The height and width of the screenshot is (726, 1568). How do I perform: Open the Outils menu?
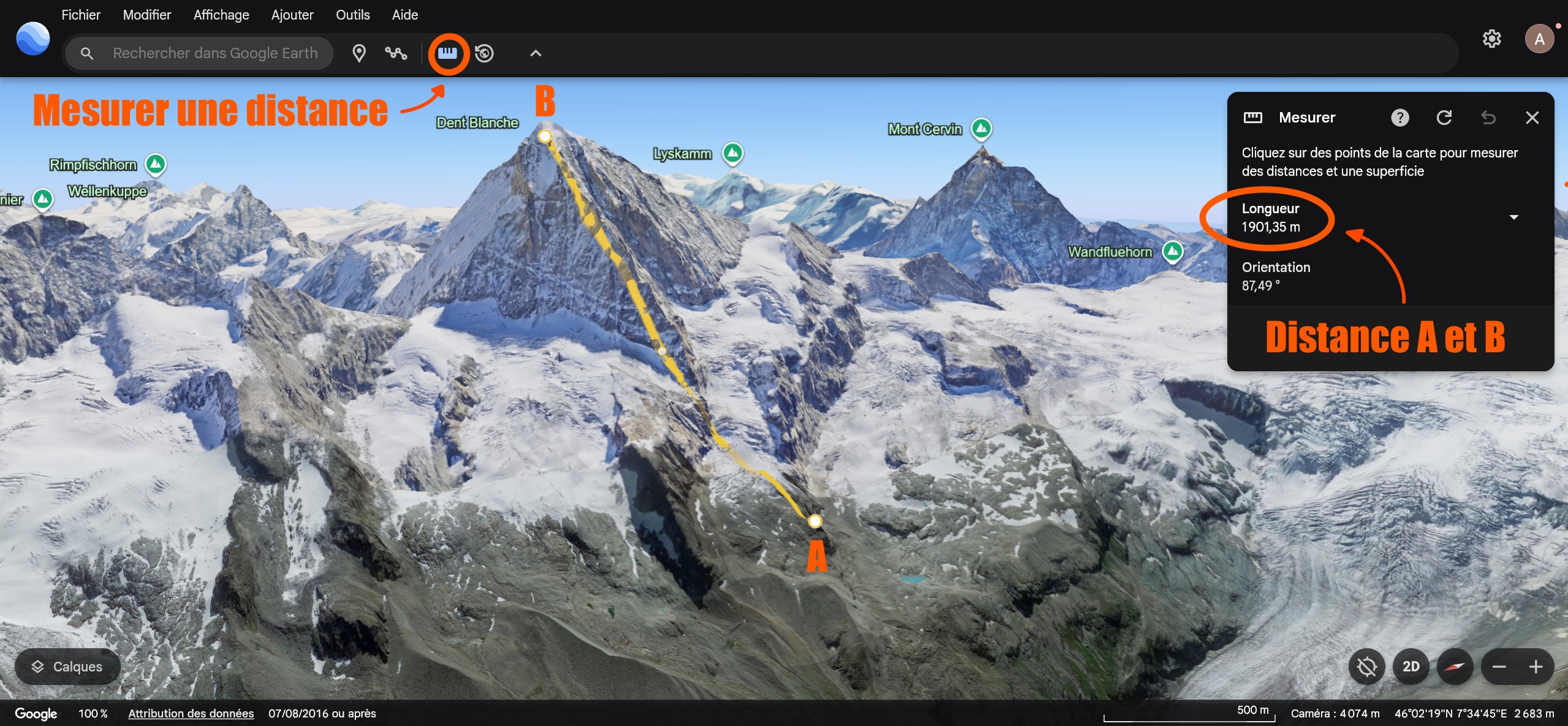coord(352,15)
